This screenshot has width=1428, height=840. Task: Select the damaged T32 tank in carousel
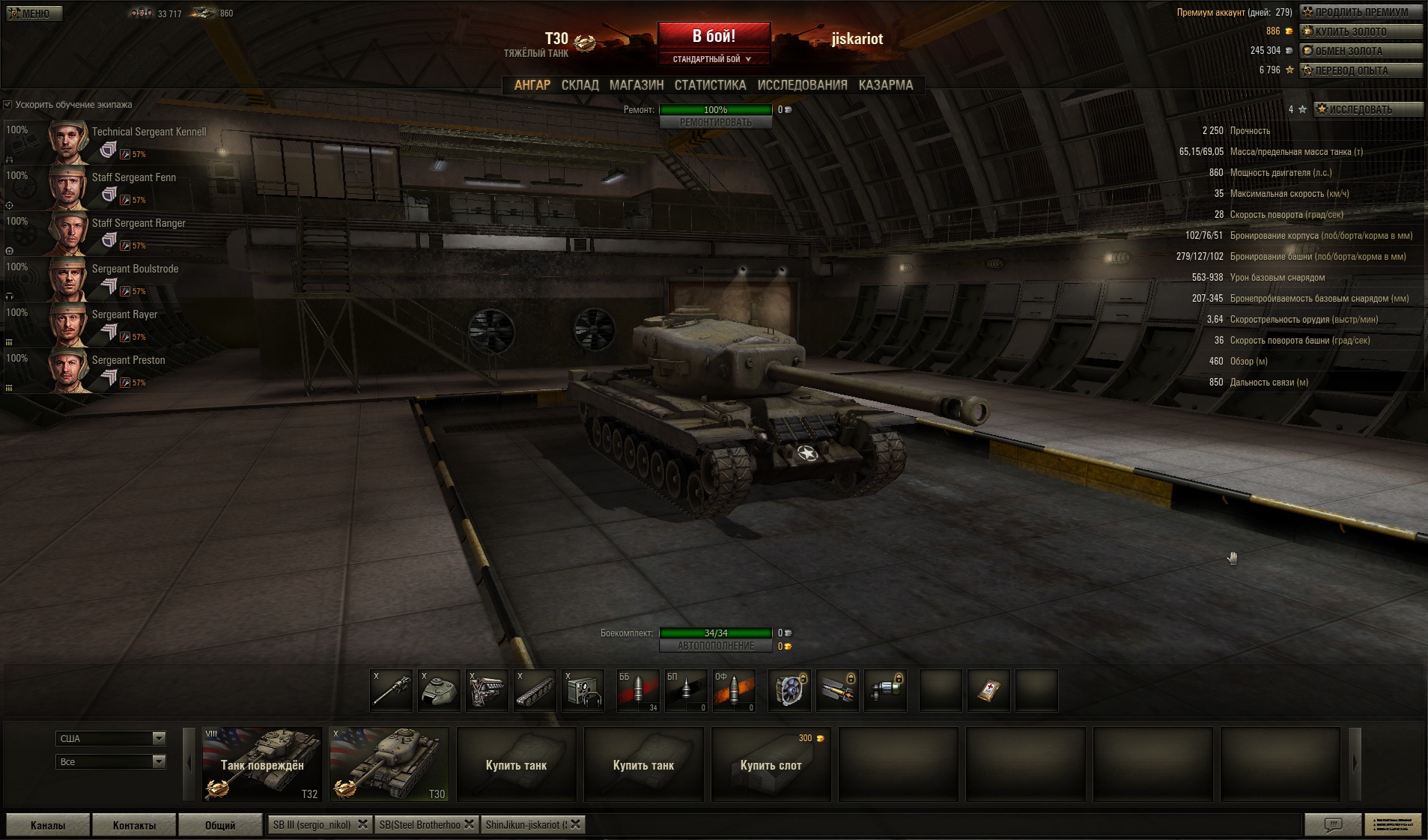tap(262, 764)
